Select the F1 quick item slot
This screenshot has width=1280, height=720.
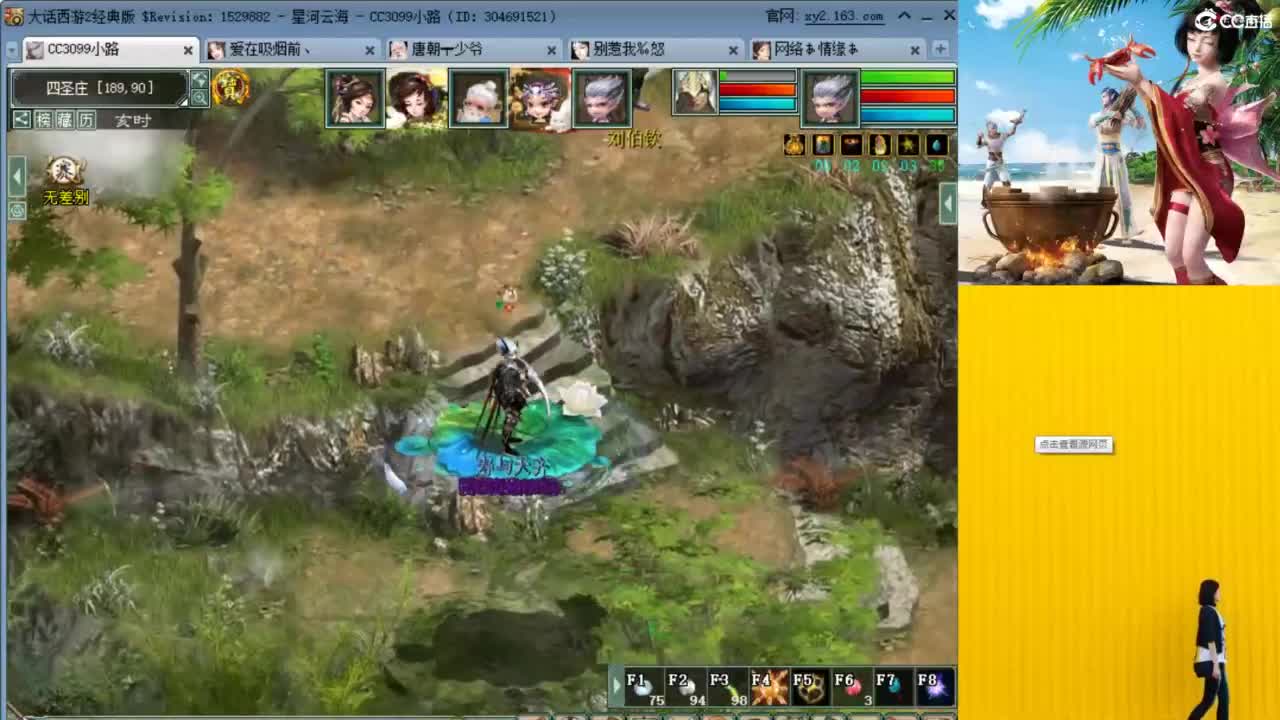[x=644, y=687]
